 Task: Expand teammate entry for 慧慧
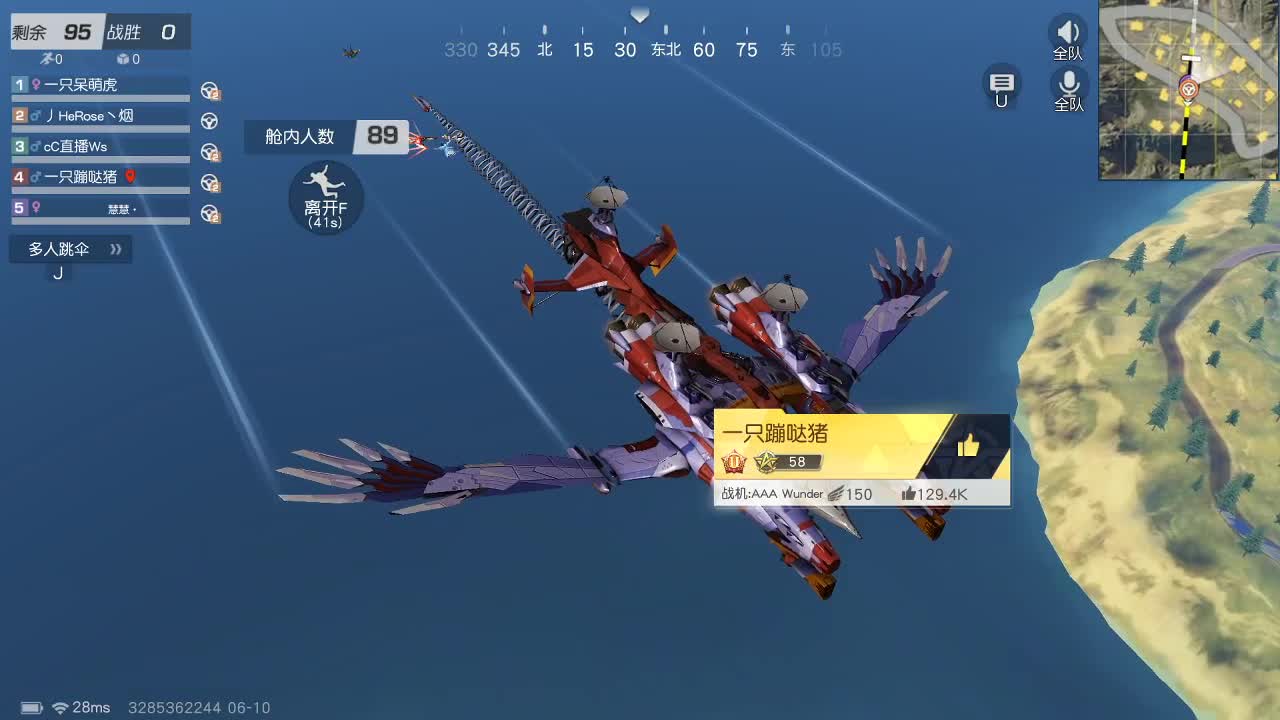click(x=100, y=207)
